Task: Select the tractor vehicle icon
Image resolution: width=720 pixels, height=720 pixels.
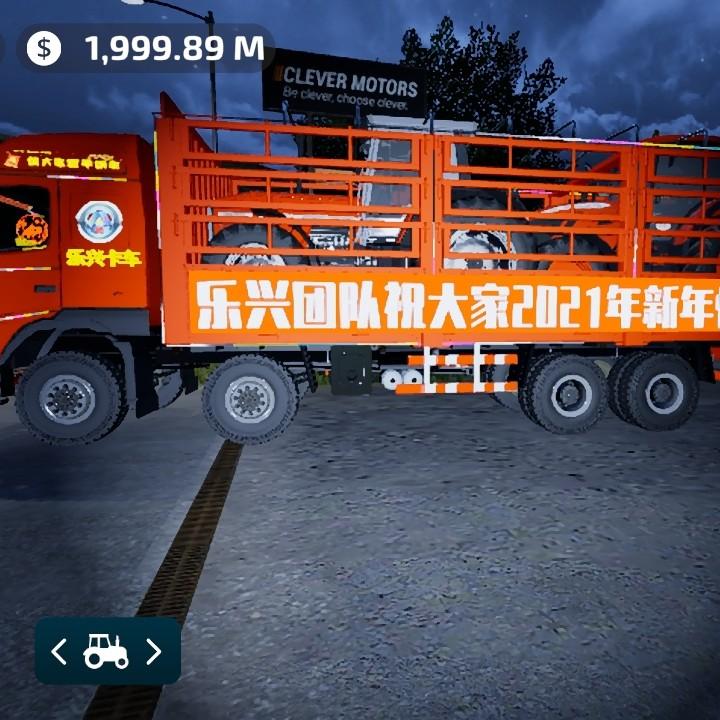Action: pos(106,652)
